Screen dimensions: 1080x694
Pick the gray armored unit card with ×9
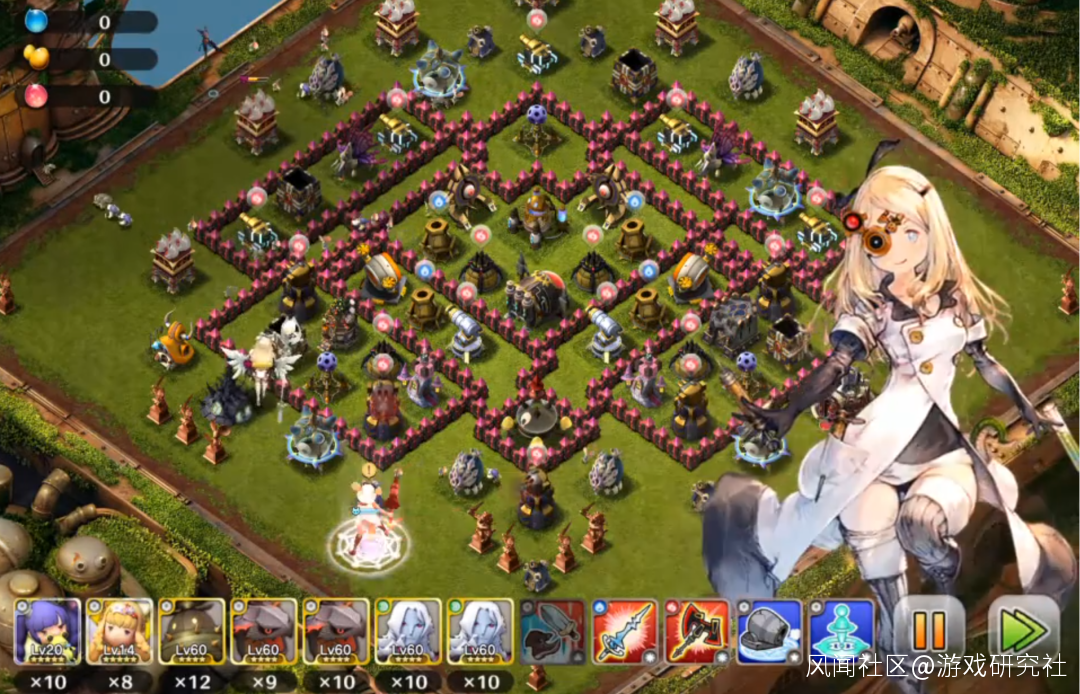click(263, 631)
